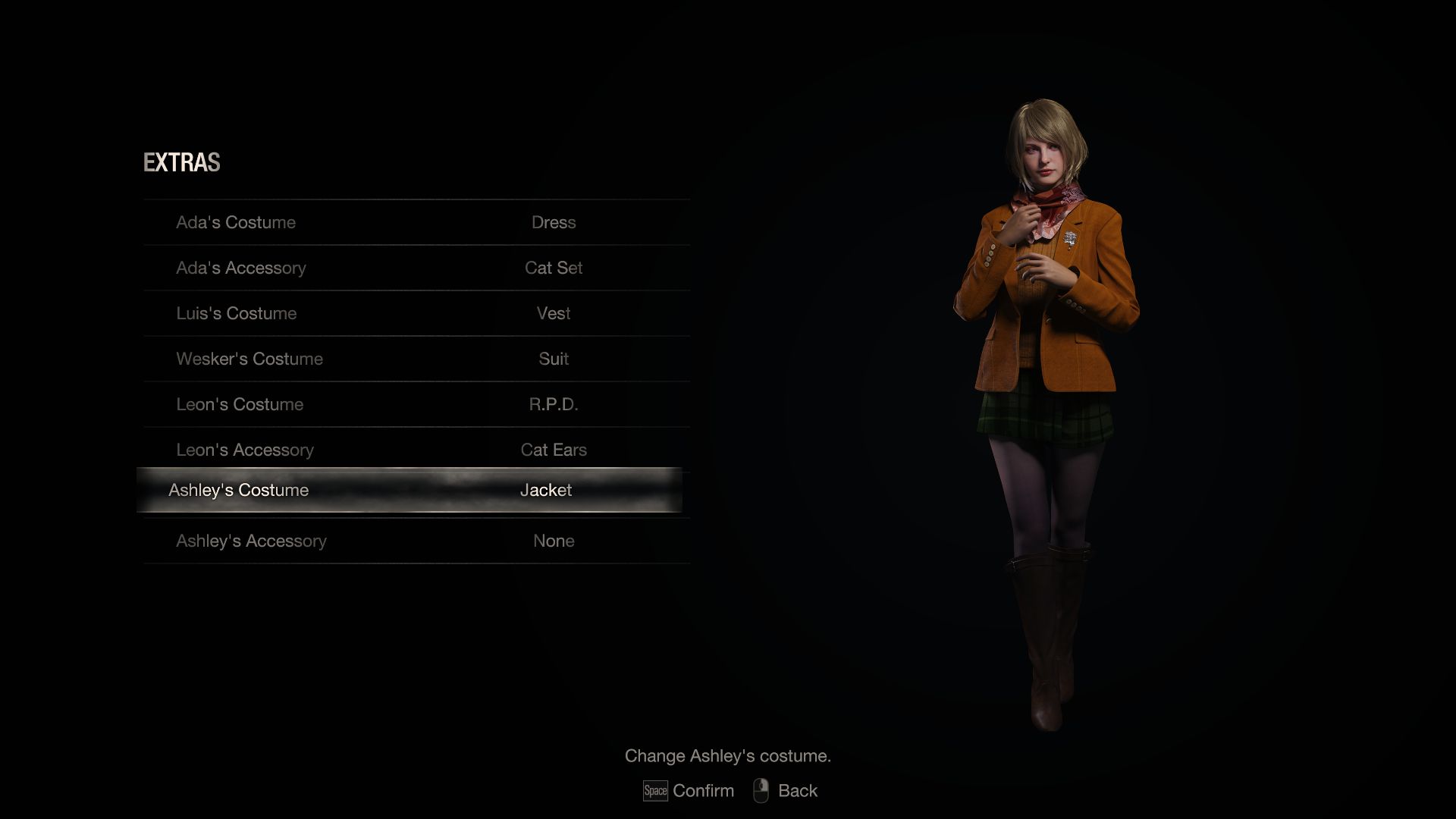The height and width of the screenshot is (819, 1456).
Task: Go back using the Back button
Action: [x=786, y=791]
